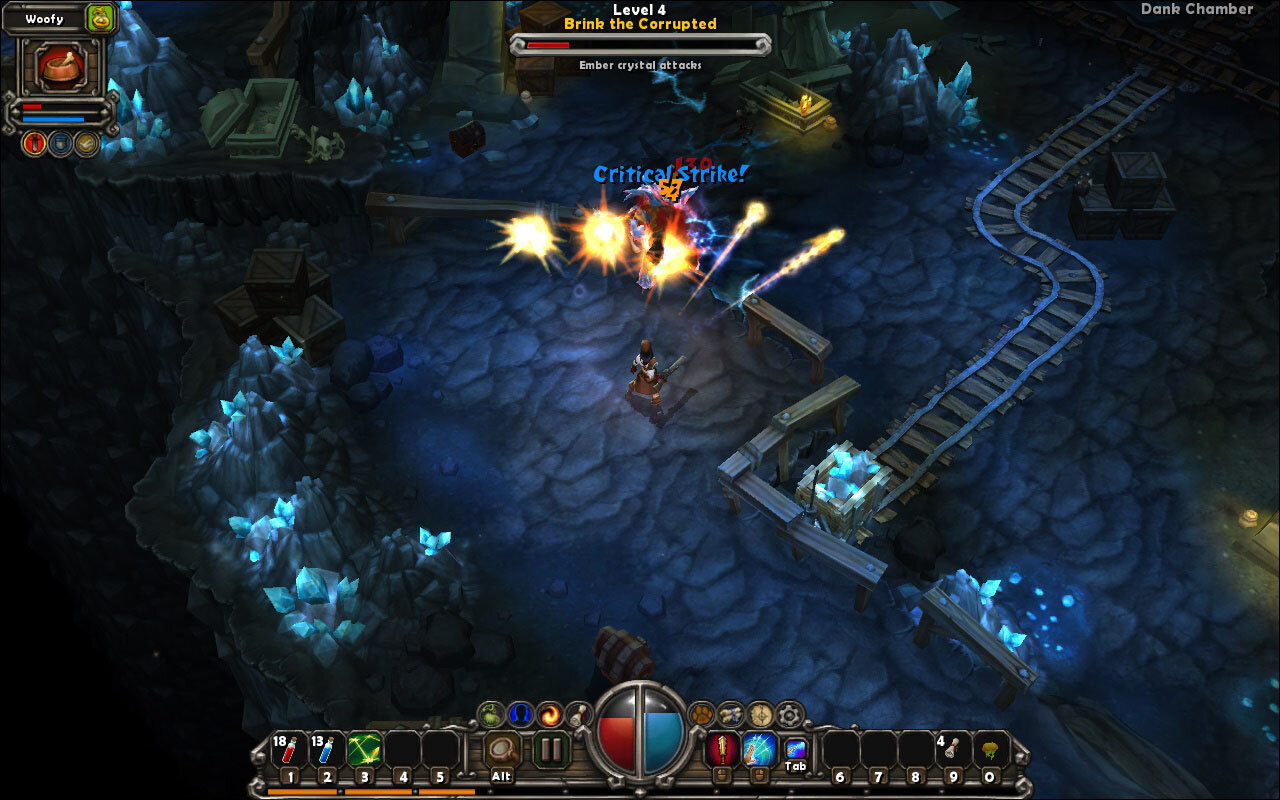
Task: Use the red health potion in slot 1
Action: pos(288,750)
